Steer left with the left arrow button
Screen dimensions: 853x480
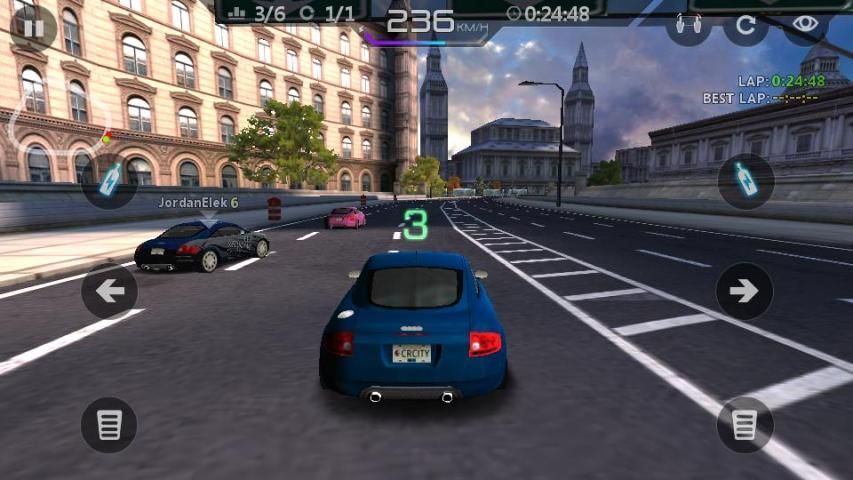pos(109,291)
